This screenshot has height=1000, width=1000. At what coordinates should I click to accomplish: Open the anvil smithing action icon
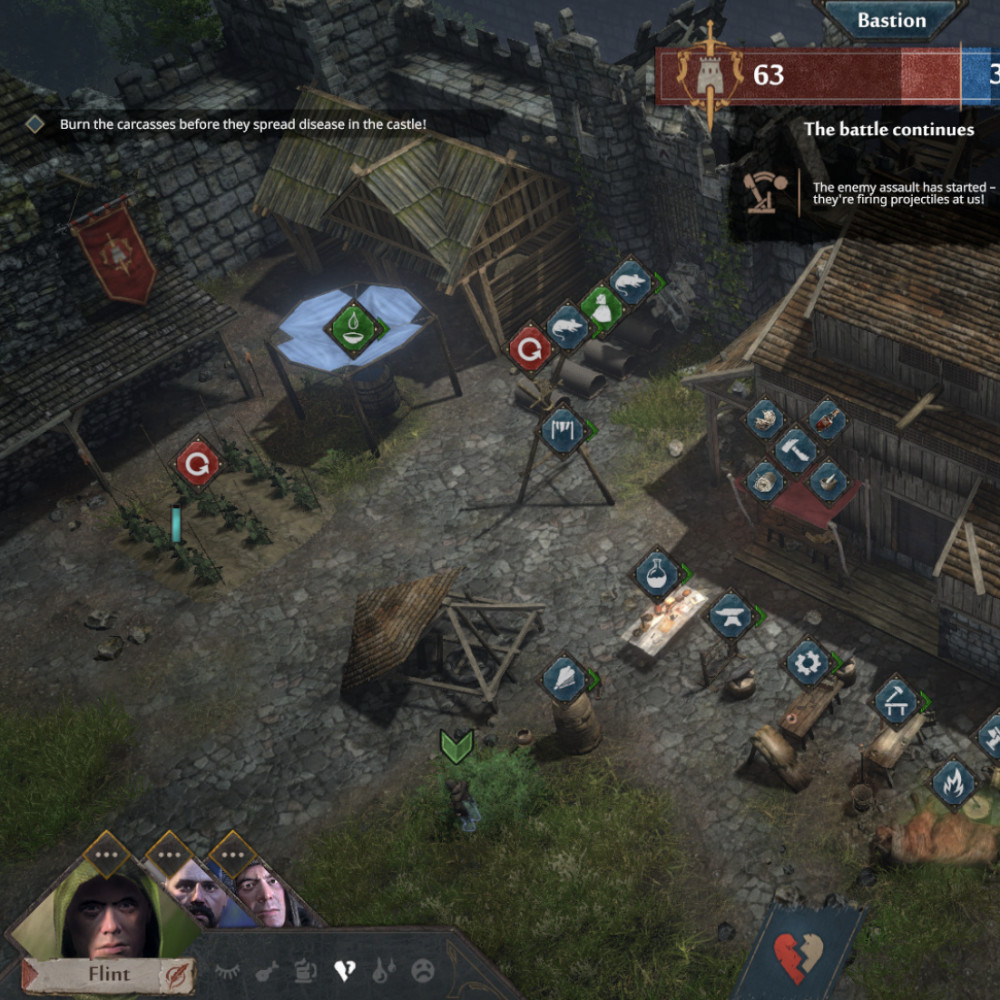click(731, 617)
